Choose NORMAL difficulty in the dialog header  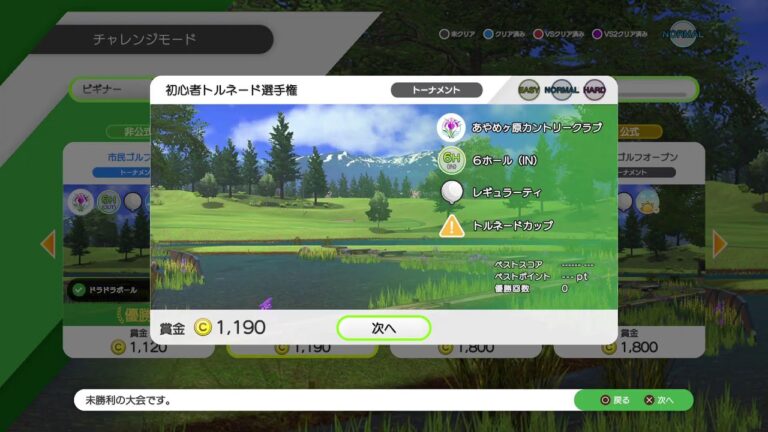tap(562, 90)
